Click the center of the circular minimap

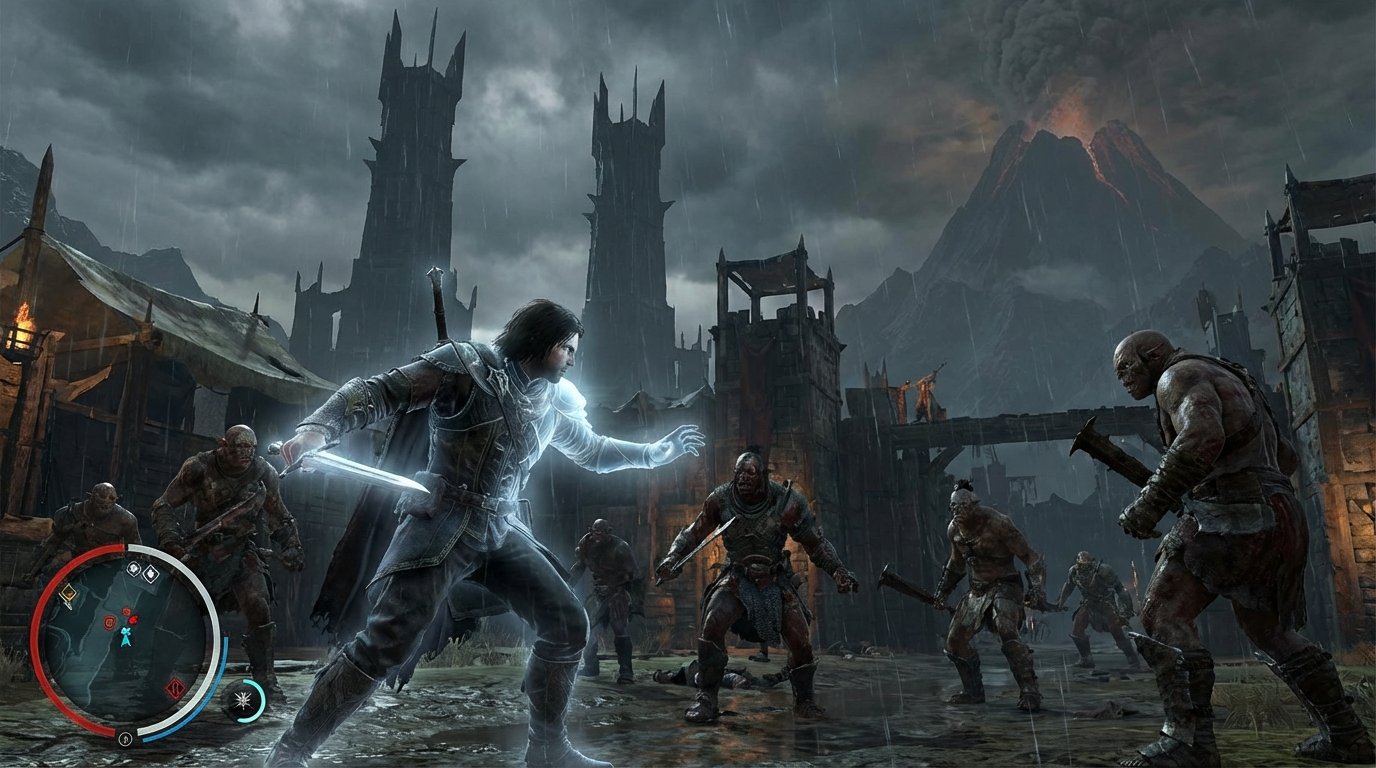pos(126,642)
